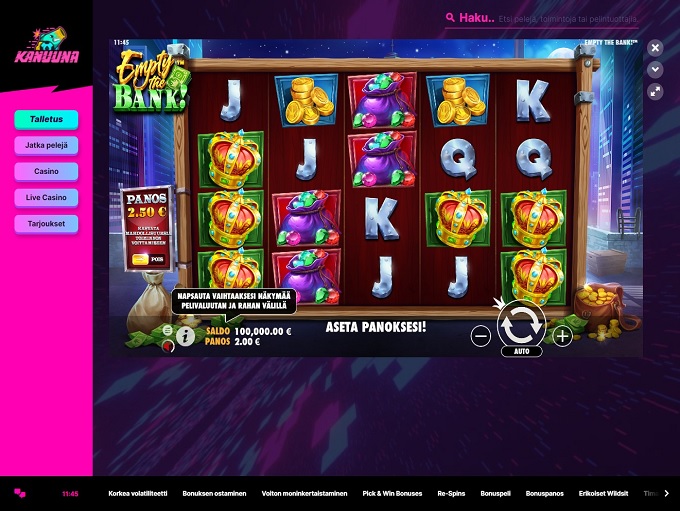Toggle the Panos 2.50 € ante bet switch
Viewport: 680px width, 511px height.
tap(140, 259)
